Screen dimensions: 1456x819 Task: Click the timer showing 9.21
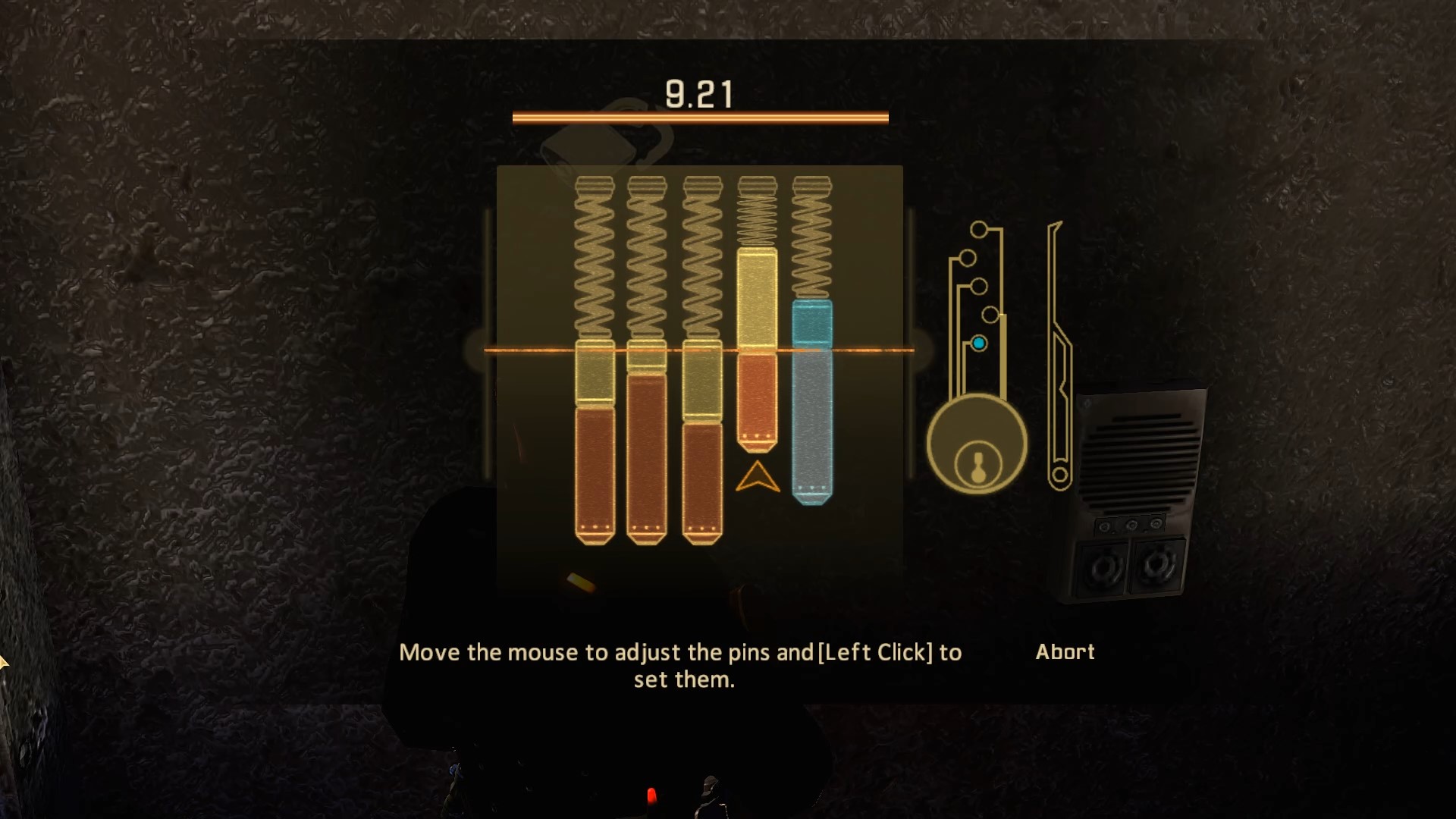700,93
